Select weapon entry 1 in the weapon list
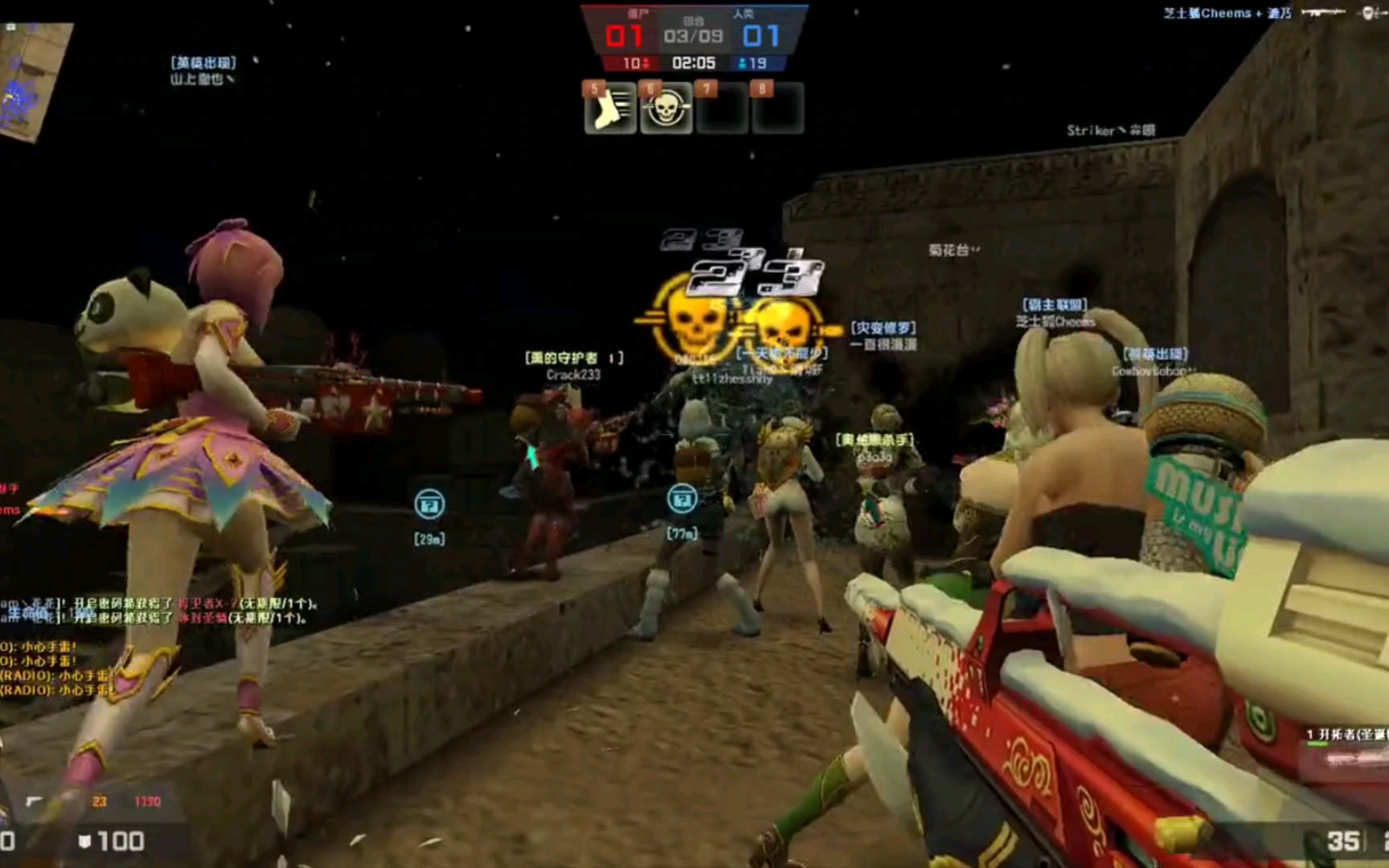The width and height of the screenshot is (1389, 868). [x=1347, y=735]
